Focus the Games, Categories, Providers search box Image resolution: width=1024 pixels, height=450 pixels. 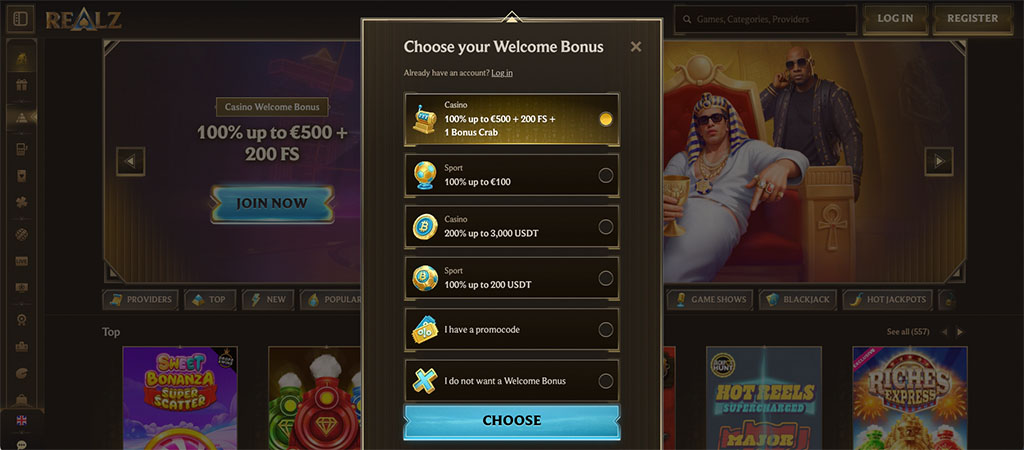[770, 19]
